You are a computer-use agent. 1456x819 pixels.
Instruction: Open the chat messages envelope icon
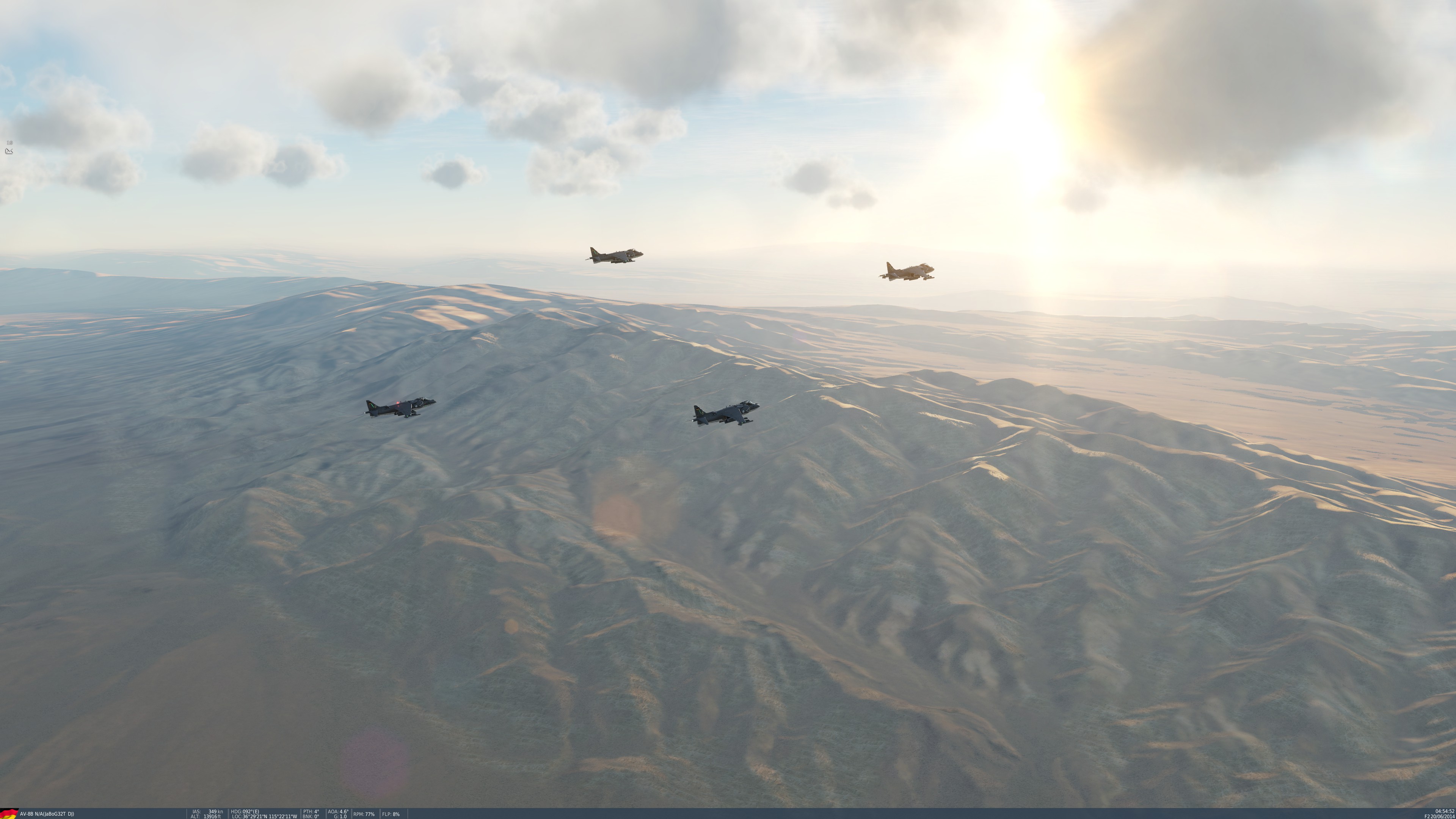tap(8, 151)
